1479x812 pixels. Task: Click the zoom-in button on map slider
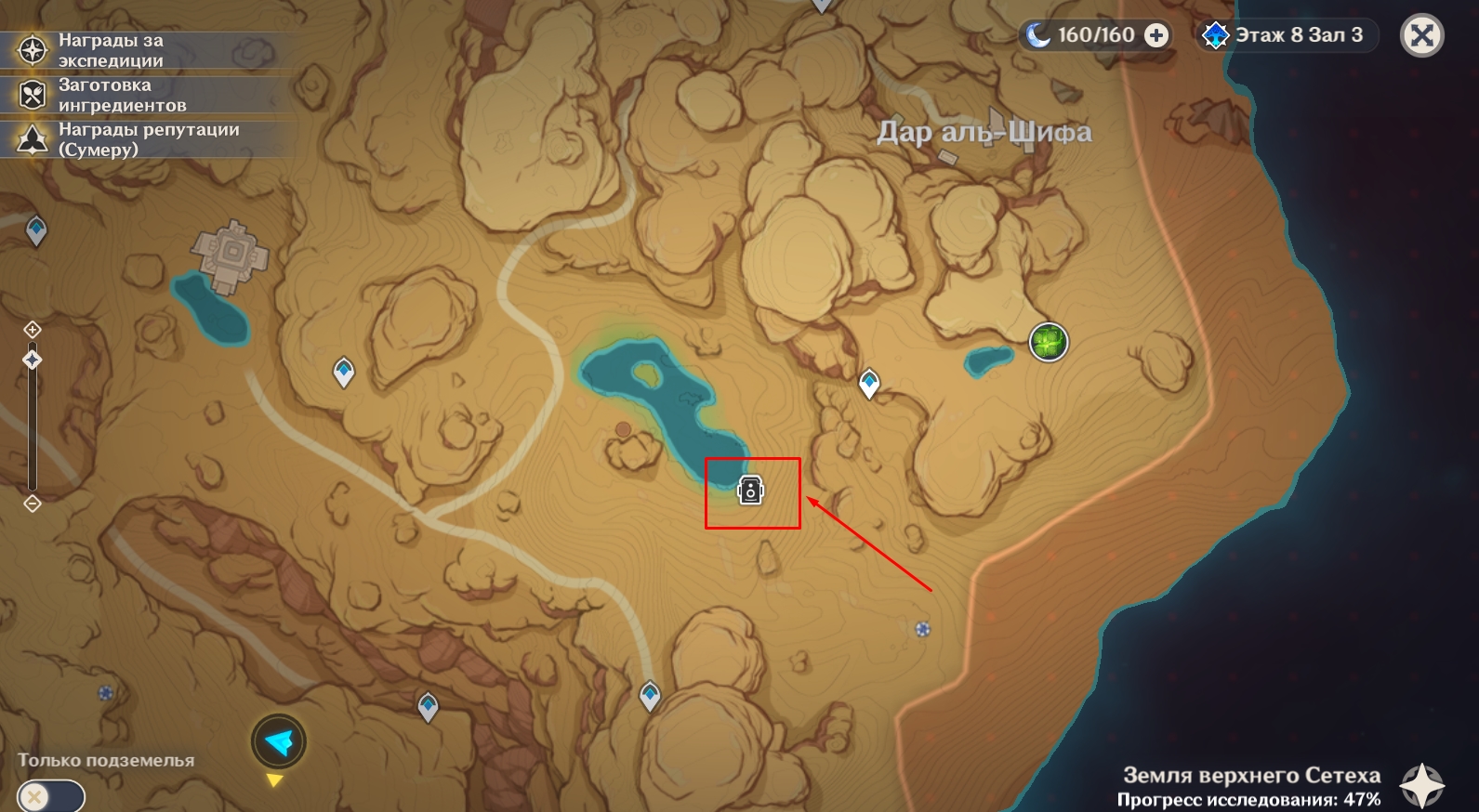coord(33,329)
